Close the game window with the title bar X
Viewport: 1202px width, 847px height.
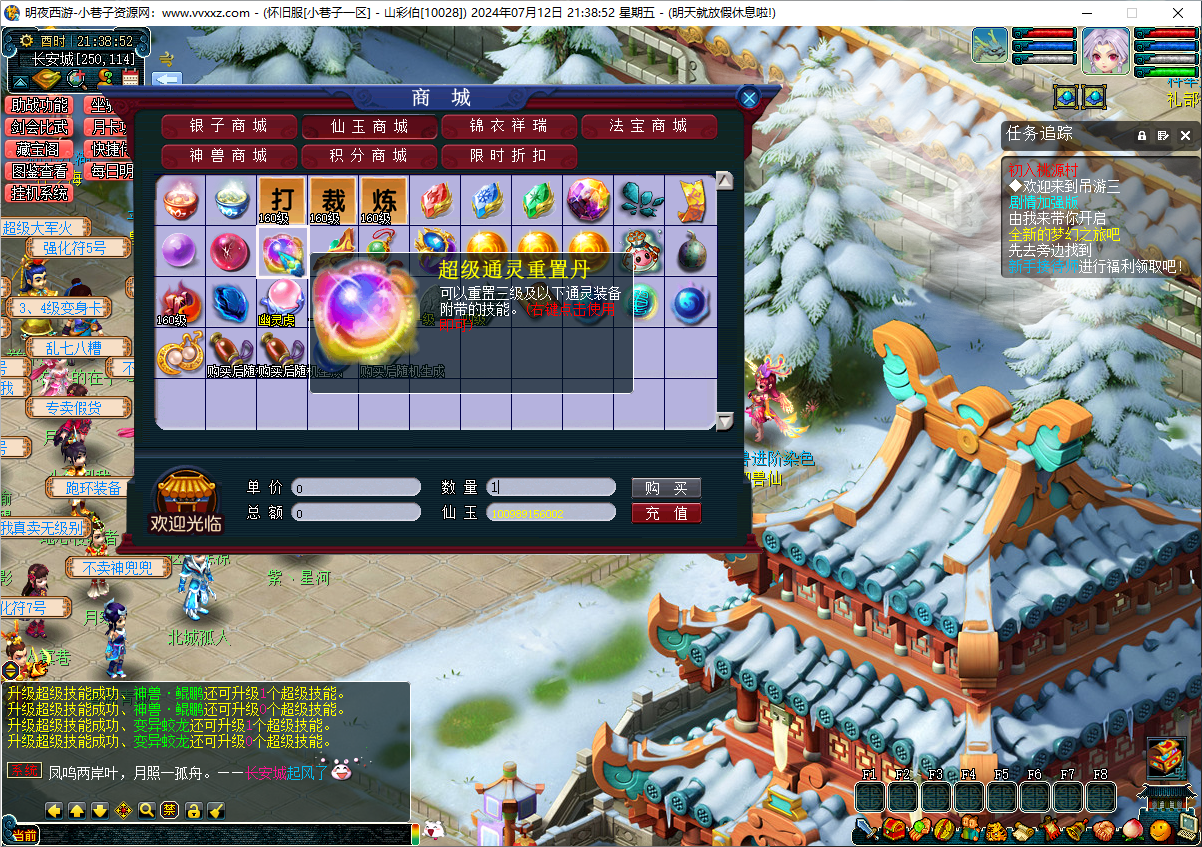pos(1178,13)
